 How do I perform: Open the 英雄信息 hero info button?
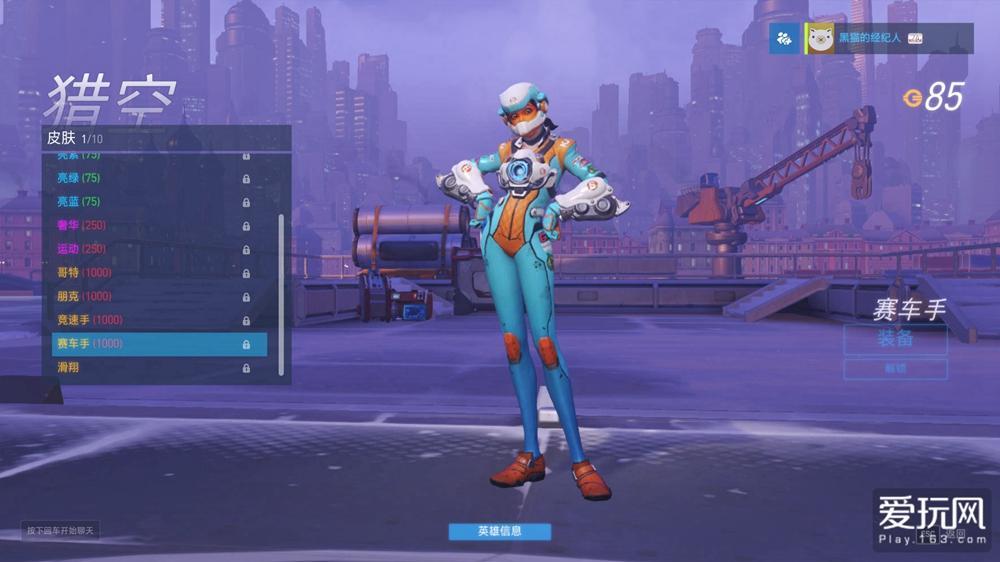click(x=499, y=531)
